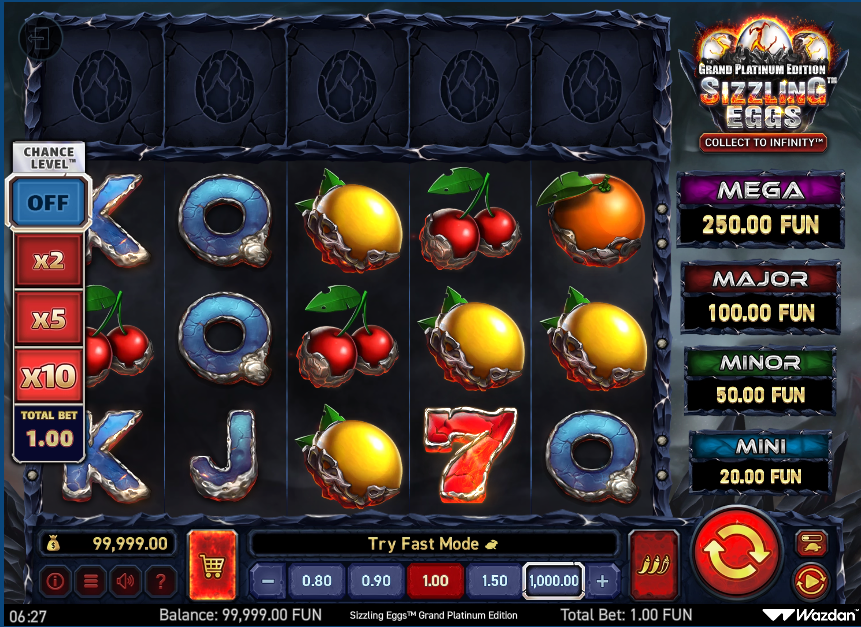Choose the 1,000.00 bet amount

click(x=553, y=580)
